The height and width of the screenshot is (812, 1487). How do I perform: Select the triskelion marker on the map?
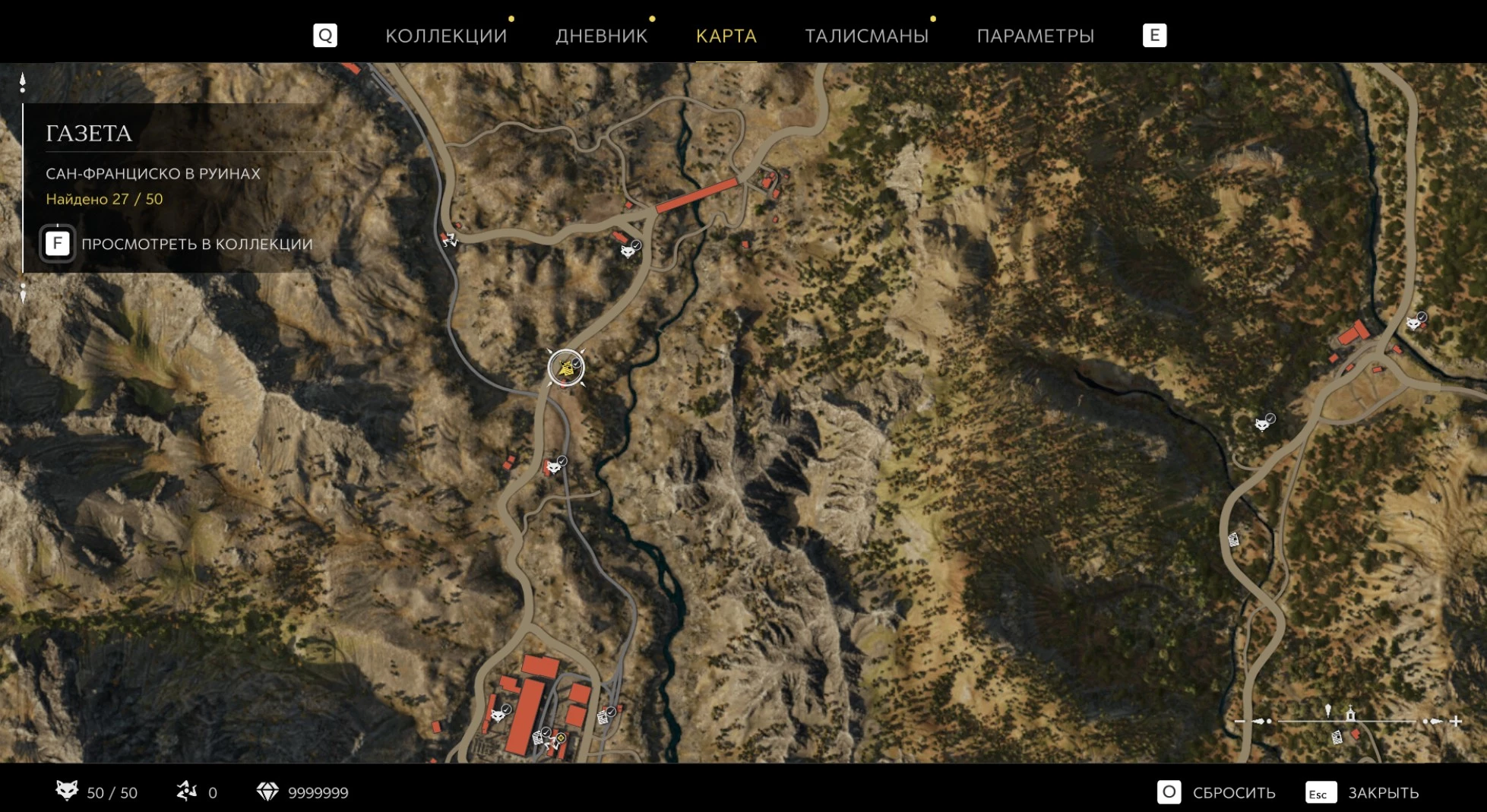click(449, 240)
